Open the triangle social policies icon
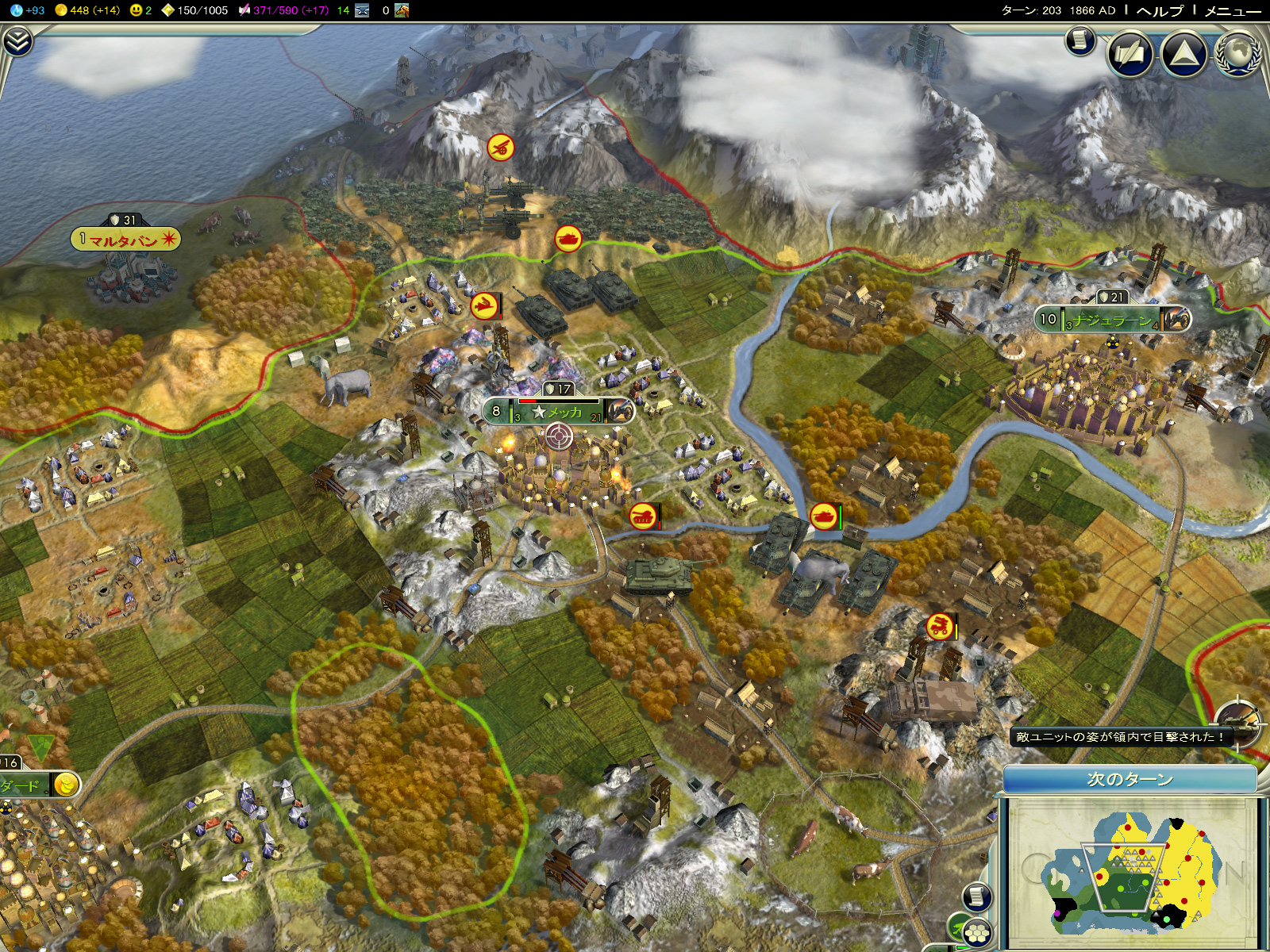1270x952 pixels. (x=1183, y=54)
